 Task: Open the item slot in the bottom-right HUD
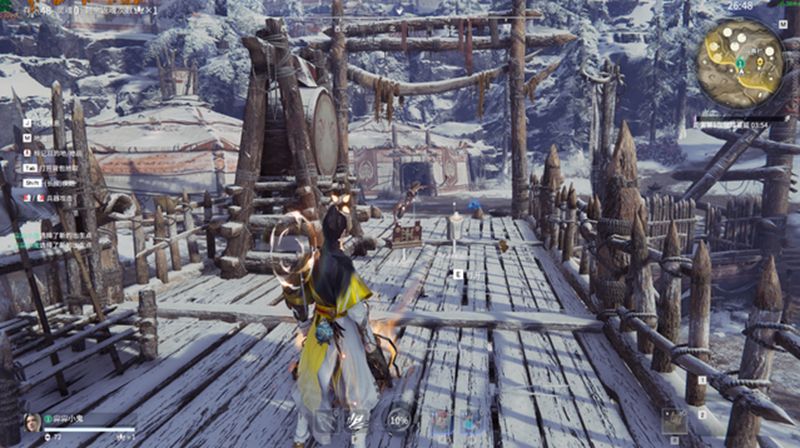pos(674,420)
